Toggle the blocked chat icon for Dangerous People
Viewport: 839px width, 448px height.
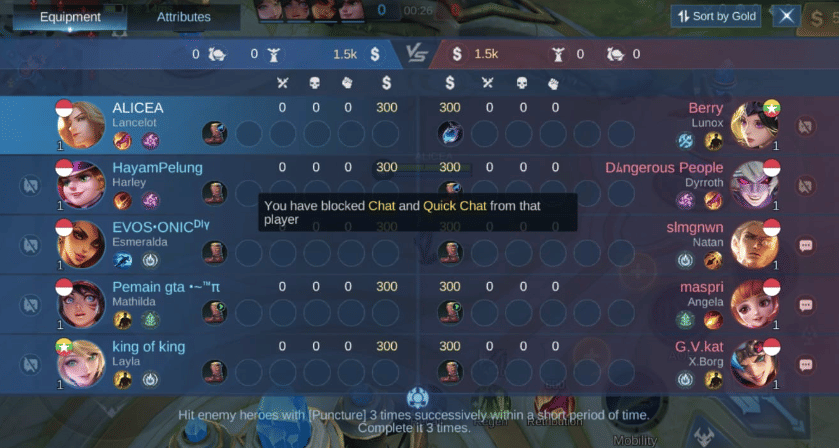point(806,185)
